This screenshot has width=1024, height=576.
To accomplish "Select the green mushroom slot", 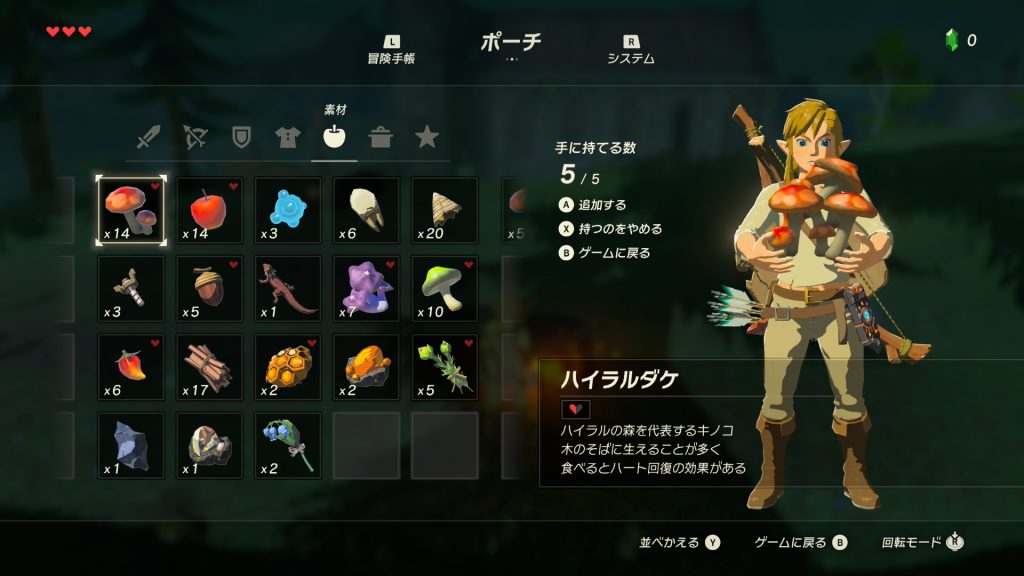I will 444,289.
